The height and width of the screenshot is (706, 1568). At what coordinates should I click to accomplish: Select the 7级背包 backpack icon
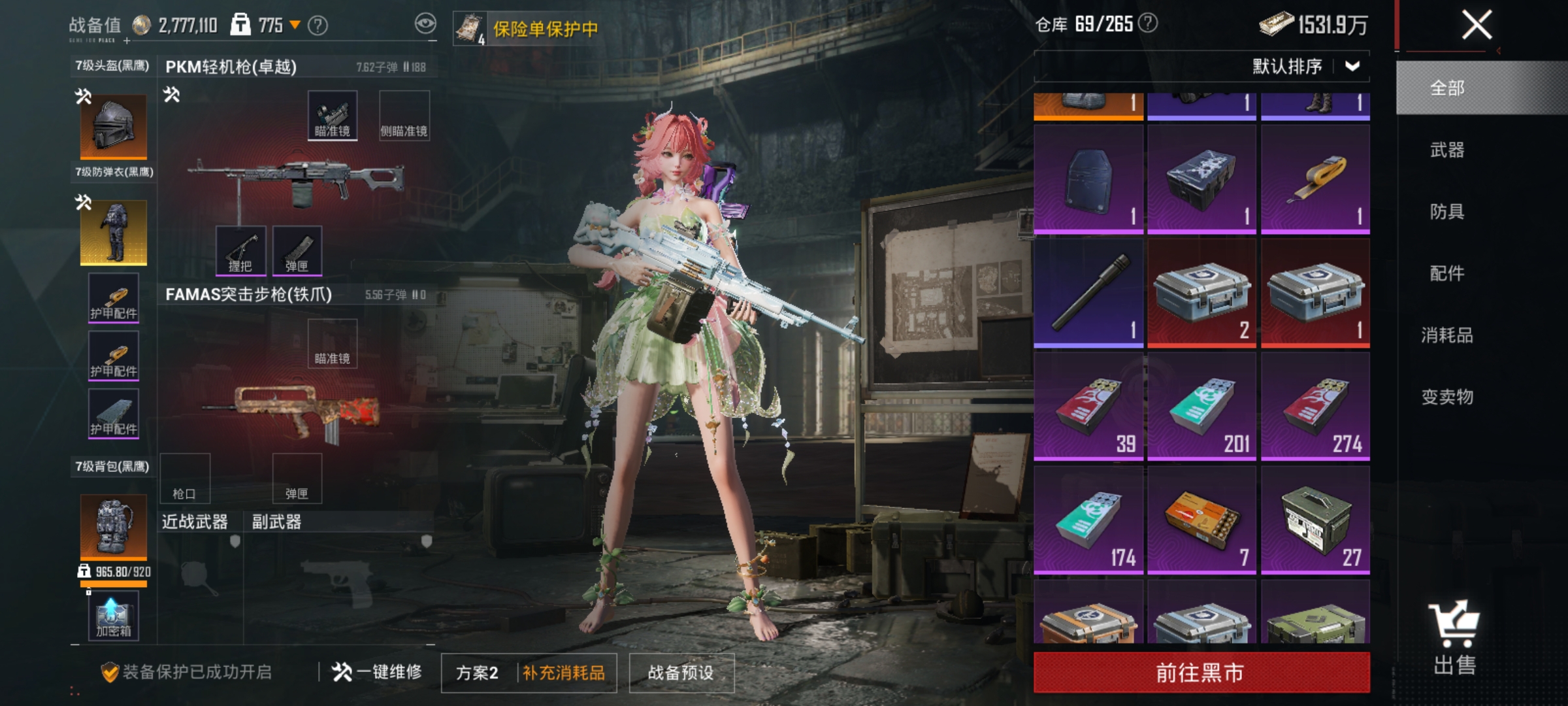pos(112,526)
